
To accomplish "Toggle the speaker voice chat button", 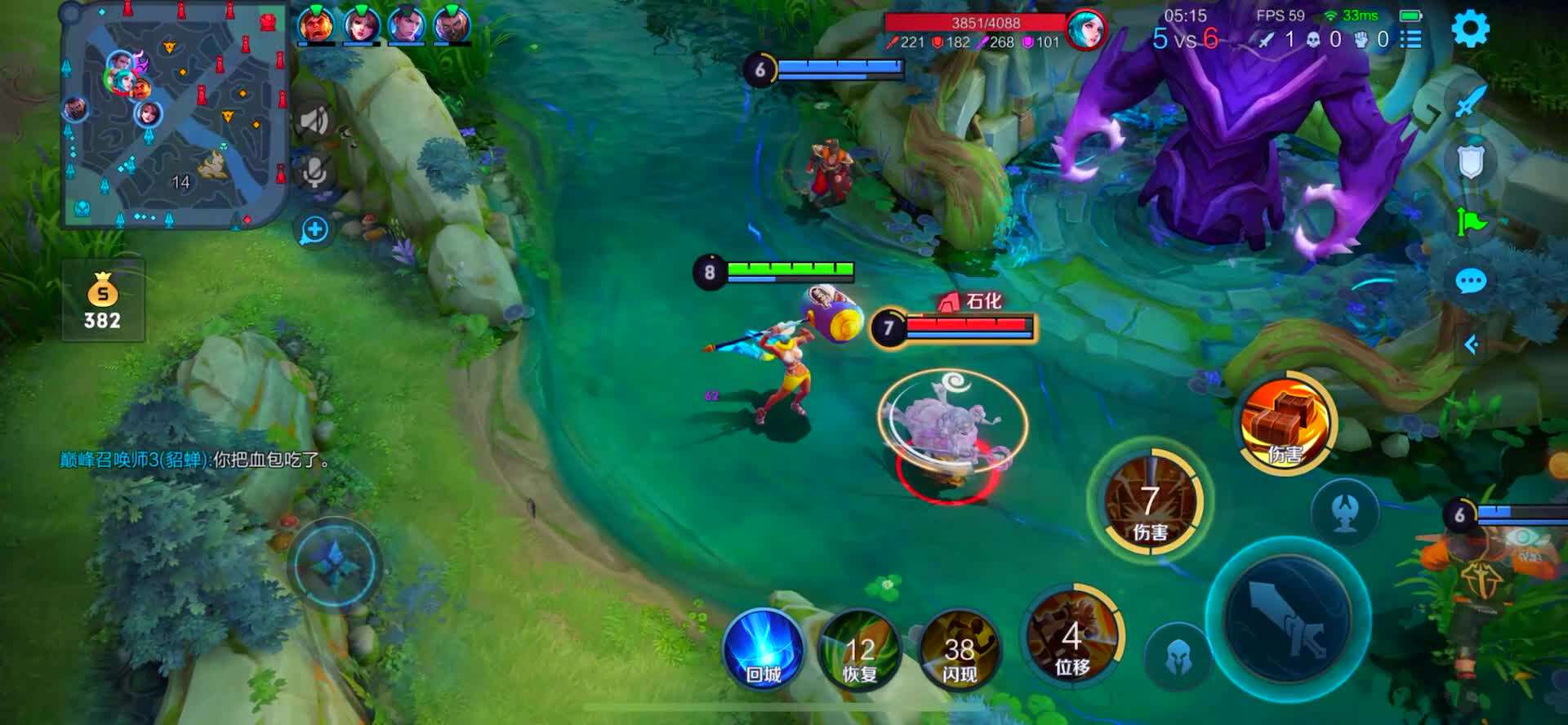I will 314,122.
